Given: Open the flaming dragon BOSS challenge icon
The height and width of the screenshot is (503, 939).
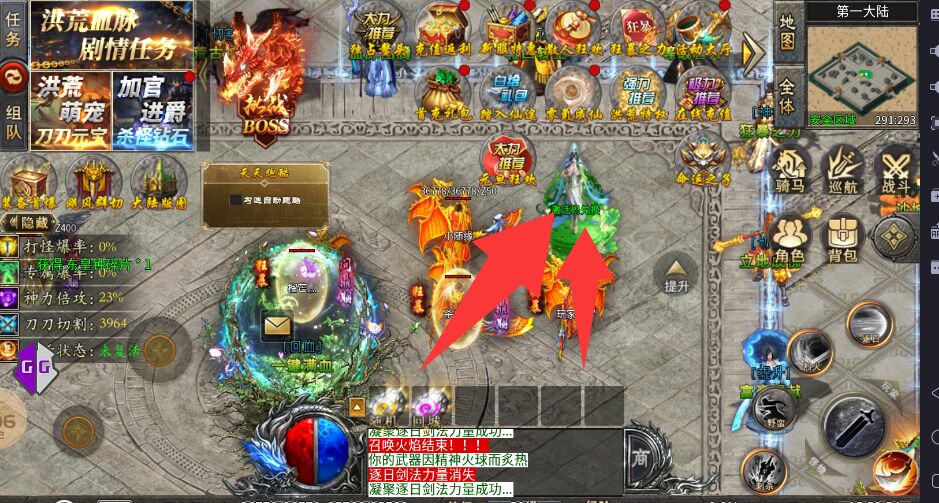Looking at the screenshot, I should click(x=265, y=95).
